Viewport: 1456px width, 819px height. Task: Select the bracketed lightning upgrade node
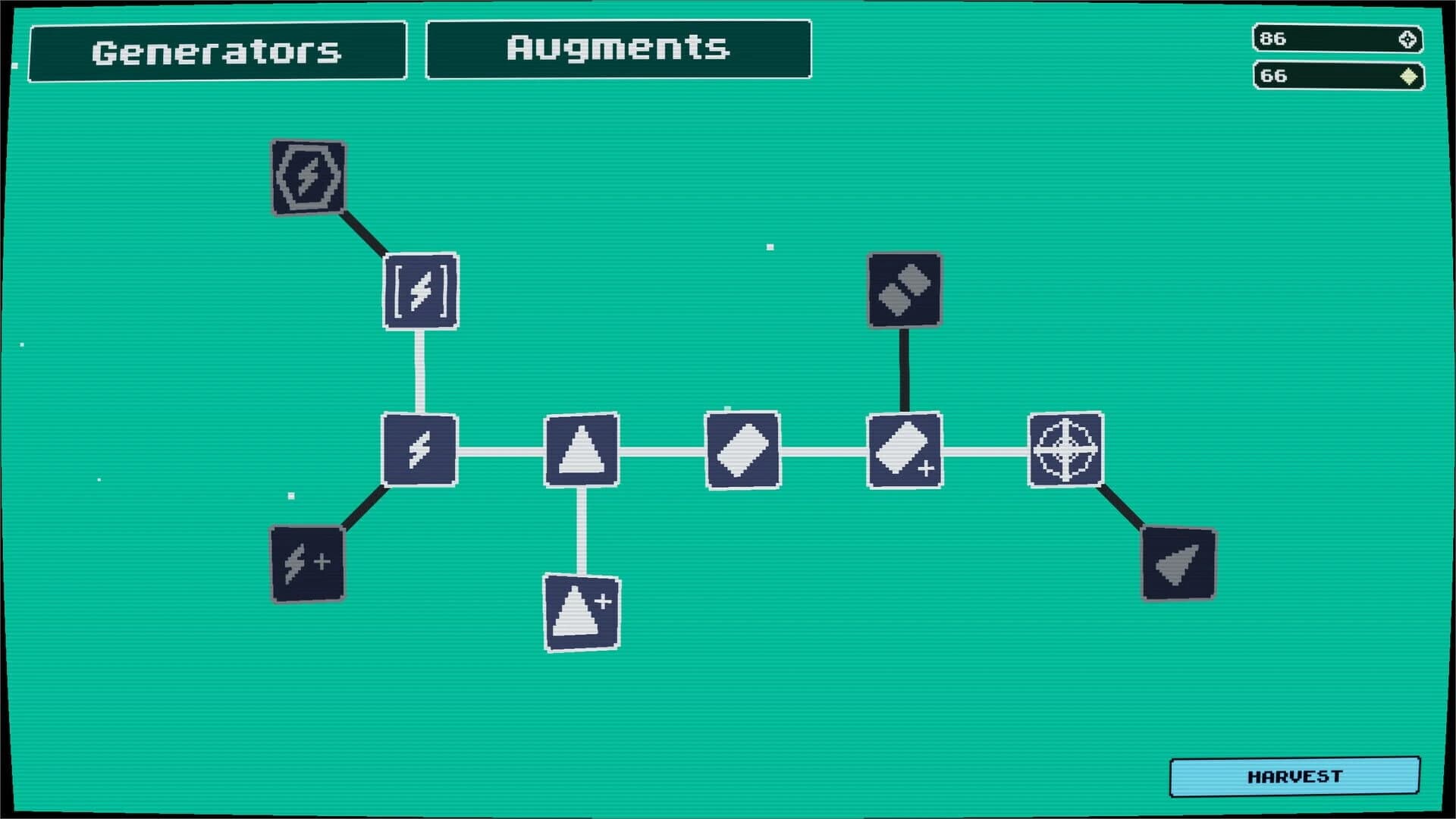[x=420, y=290]
